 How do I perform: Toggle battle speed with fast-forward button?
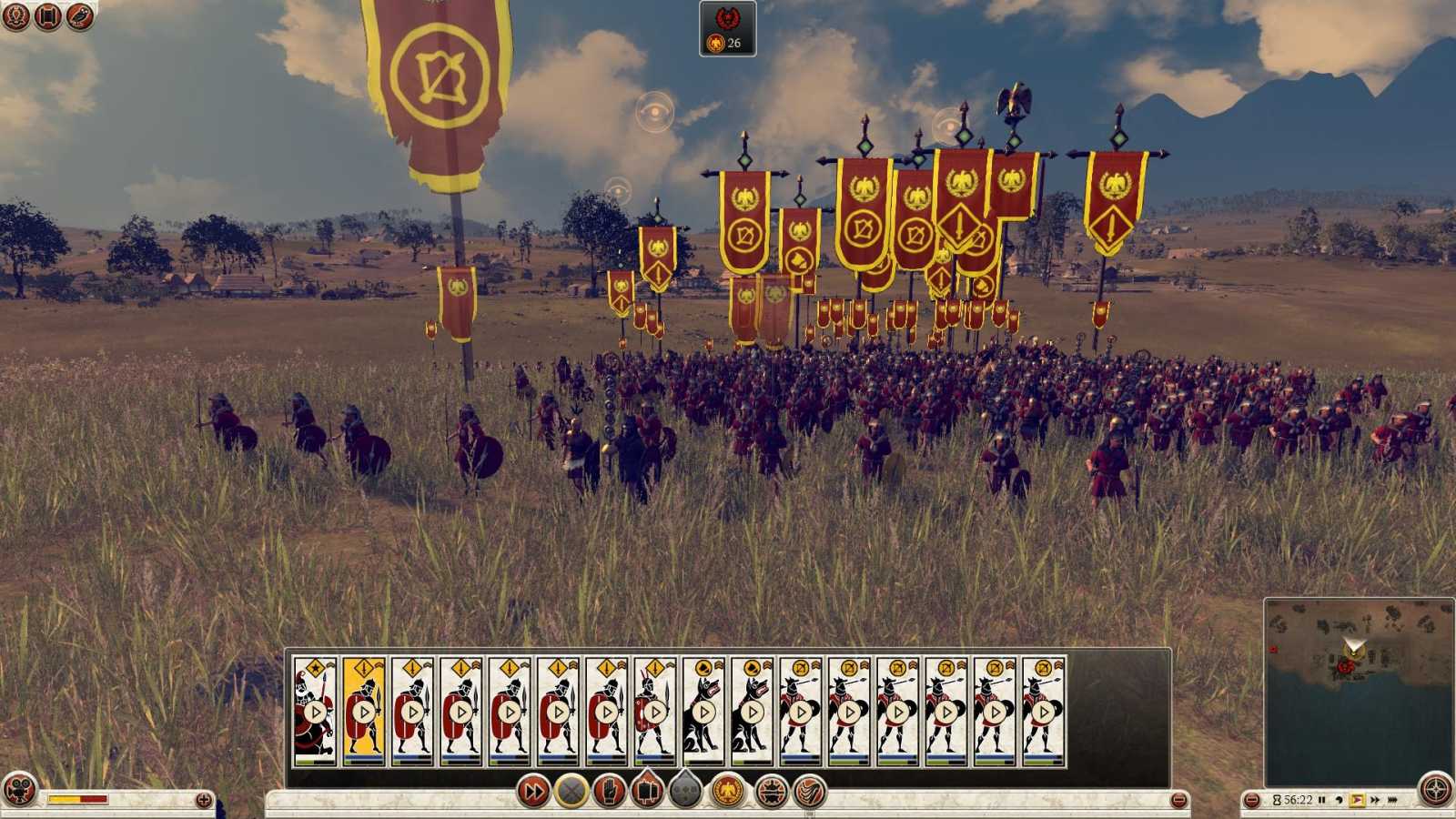532,794
